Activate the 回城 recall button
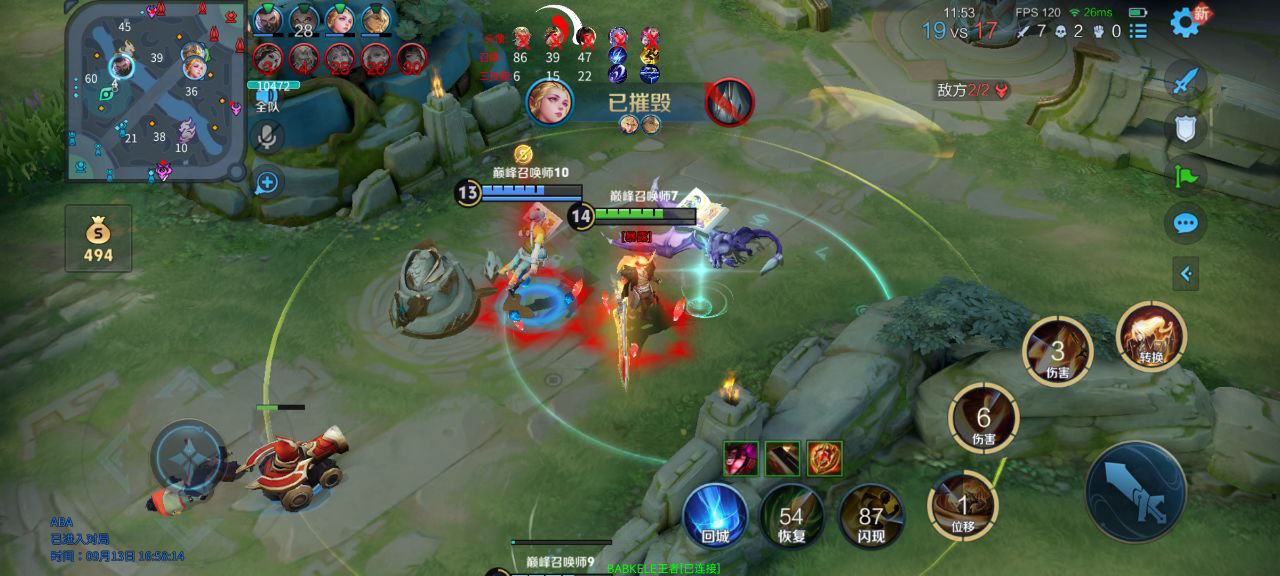Image resolution: width=1280 pixels, height=576 pixels. (715, 515)
